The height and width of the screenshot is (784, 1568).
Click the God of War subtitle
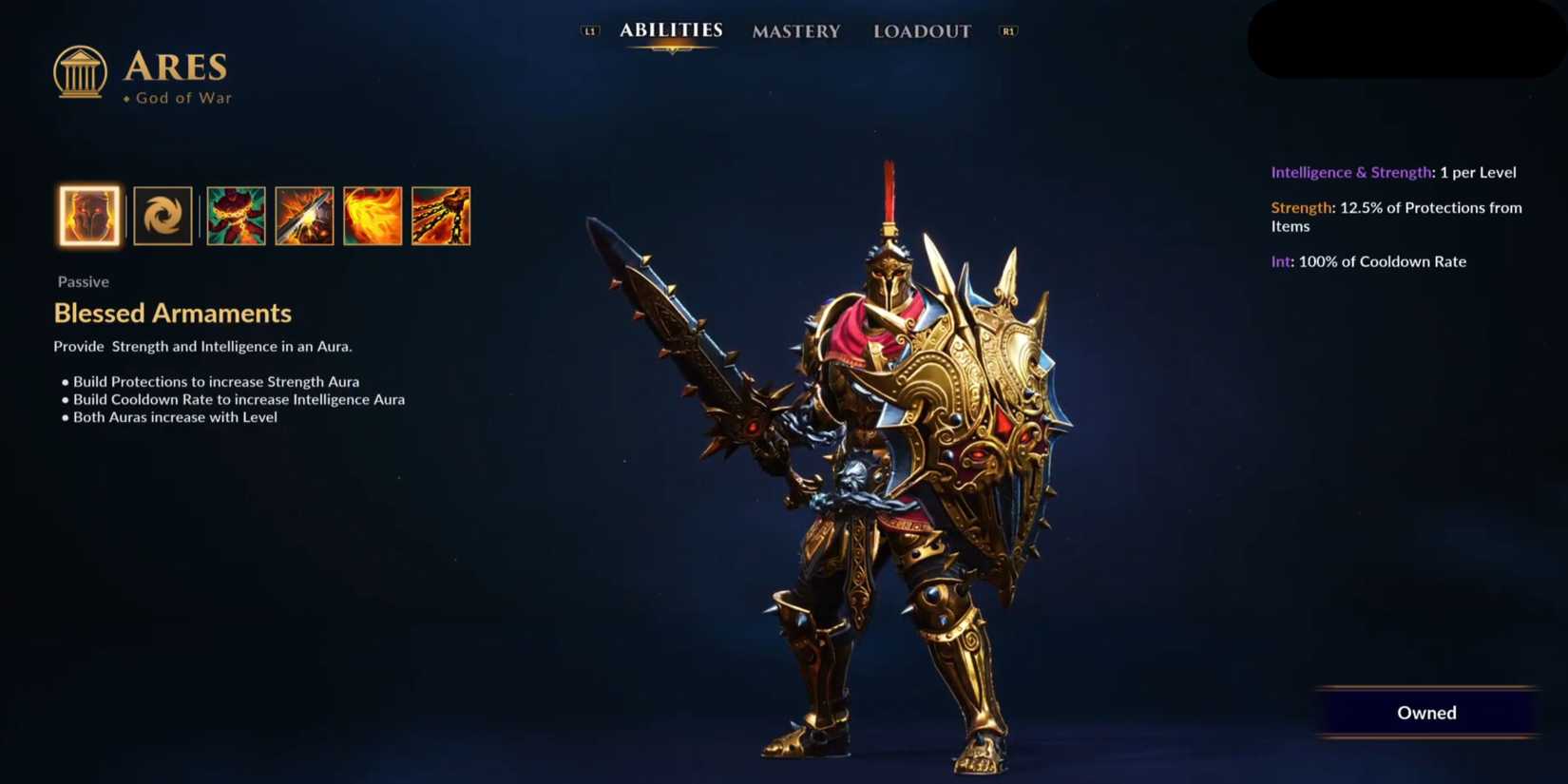tap(181, 98)
